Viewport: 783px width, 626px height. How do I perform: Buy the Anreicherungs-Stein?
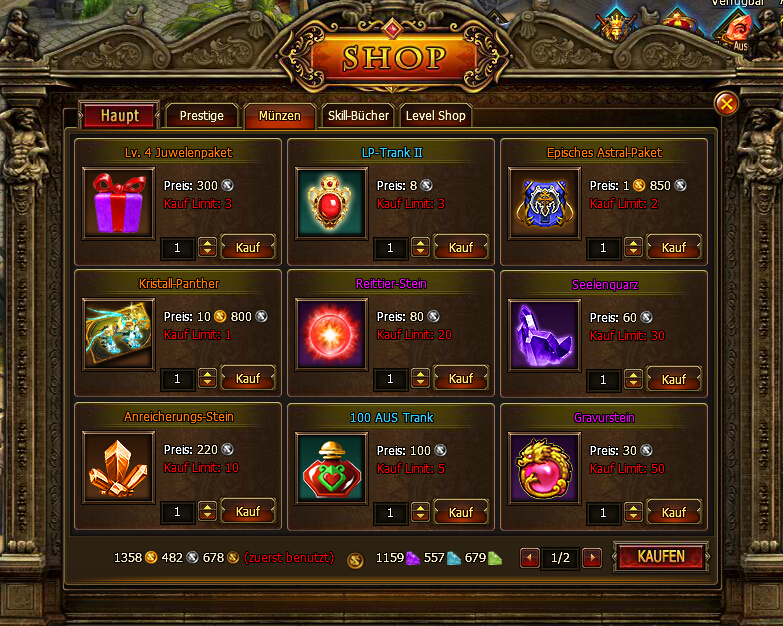[247, 512]
